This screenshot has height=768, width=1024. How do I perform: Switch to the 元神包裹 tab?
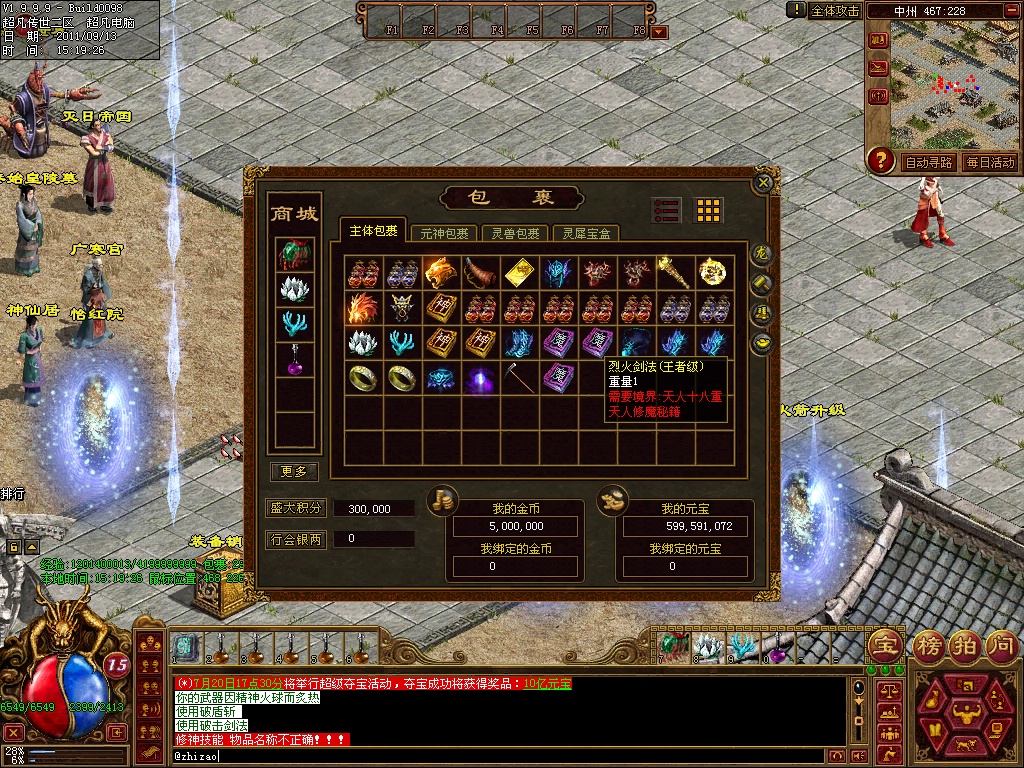tap(443, 233)
